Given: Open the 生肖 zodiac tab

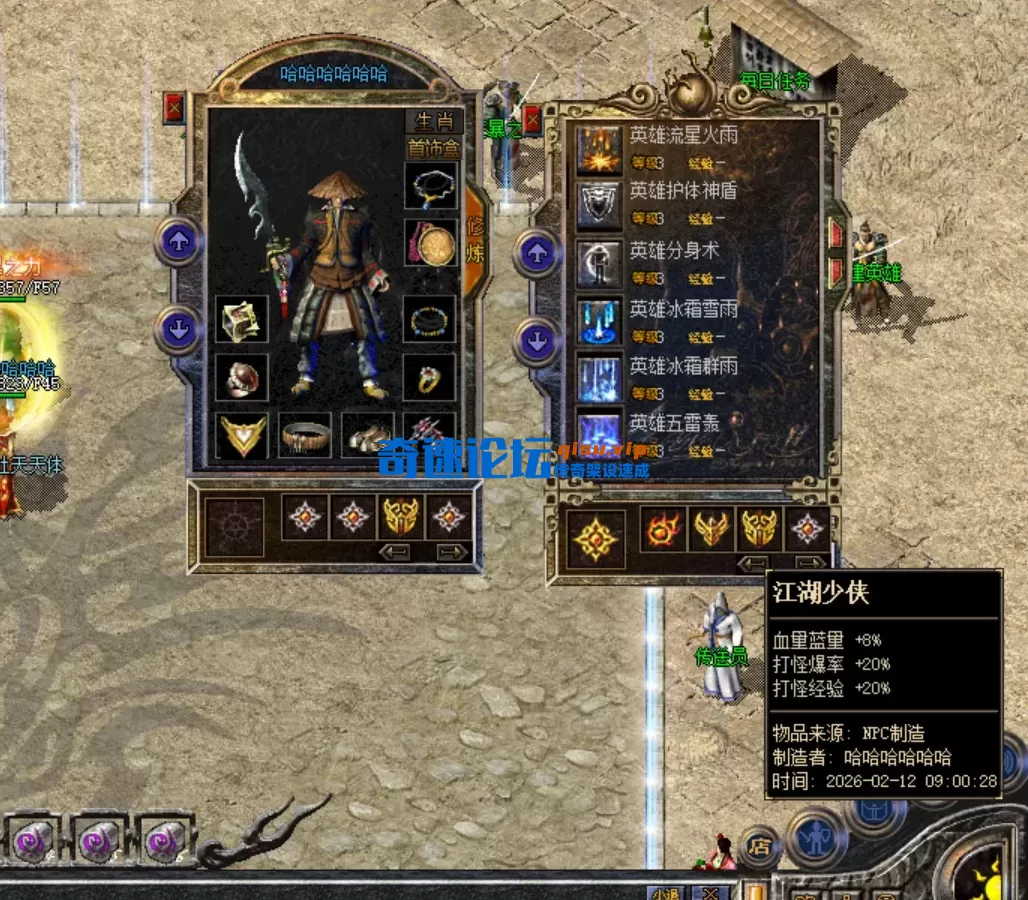Looking at the screenshot, I should 434,122.
